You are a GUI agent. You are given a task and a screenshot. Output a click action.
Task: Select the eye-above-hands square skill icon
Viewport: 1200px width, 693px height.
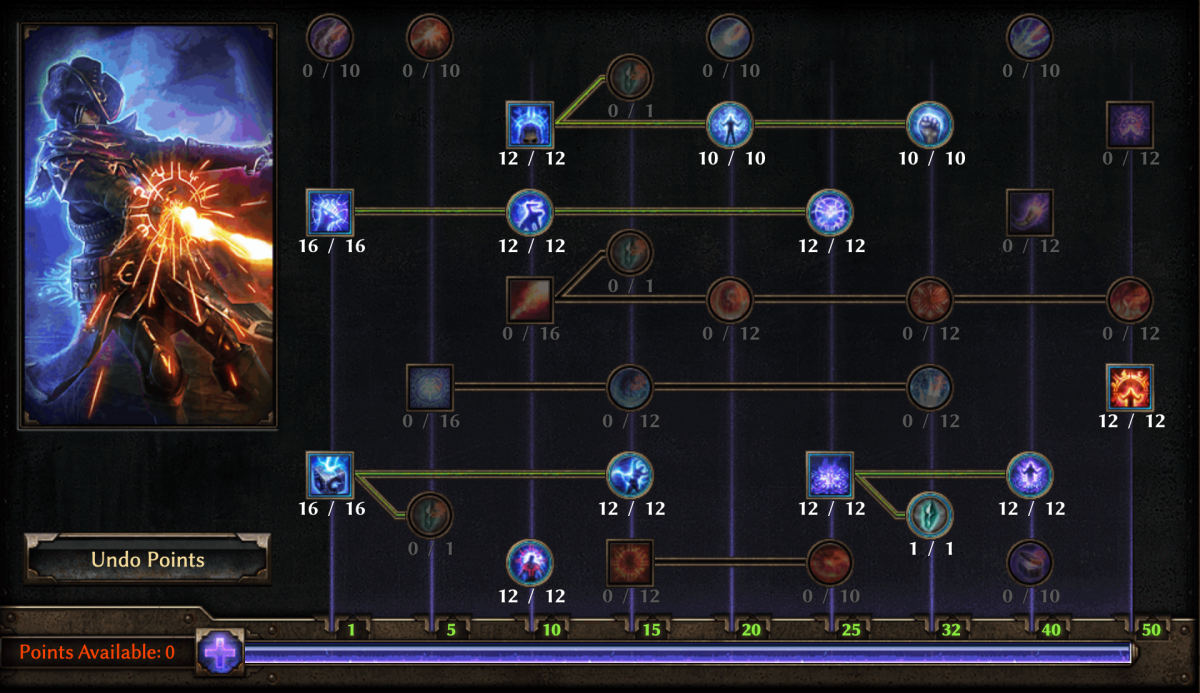tap(1130, 125)
